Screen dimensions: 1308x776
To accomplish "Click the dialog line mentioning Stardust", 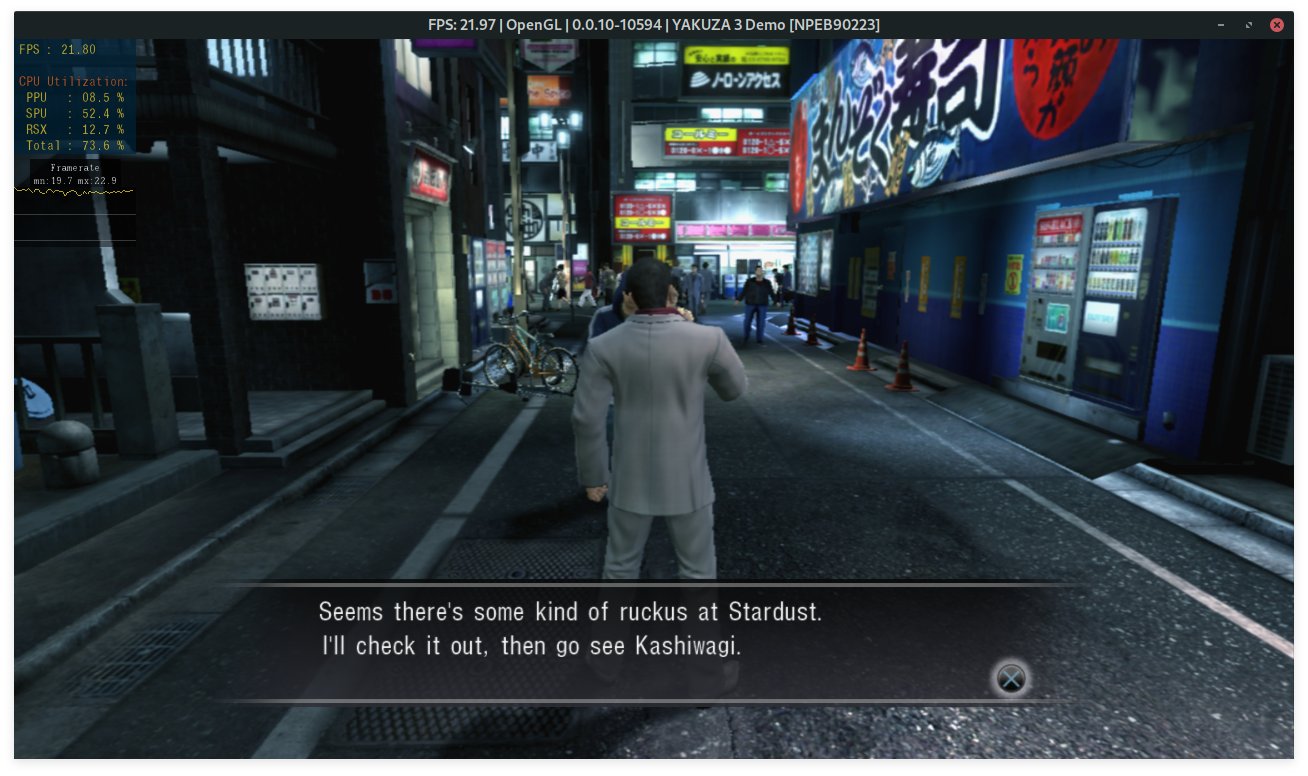I will point(570,612).
